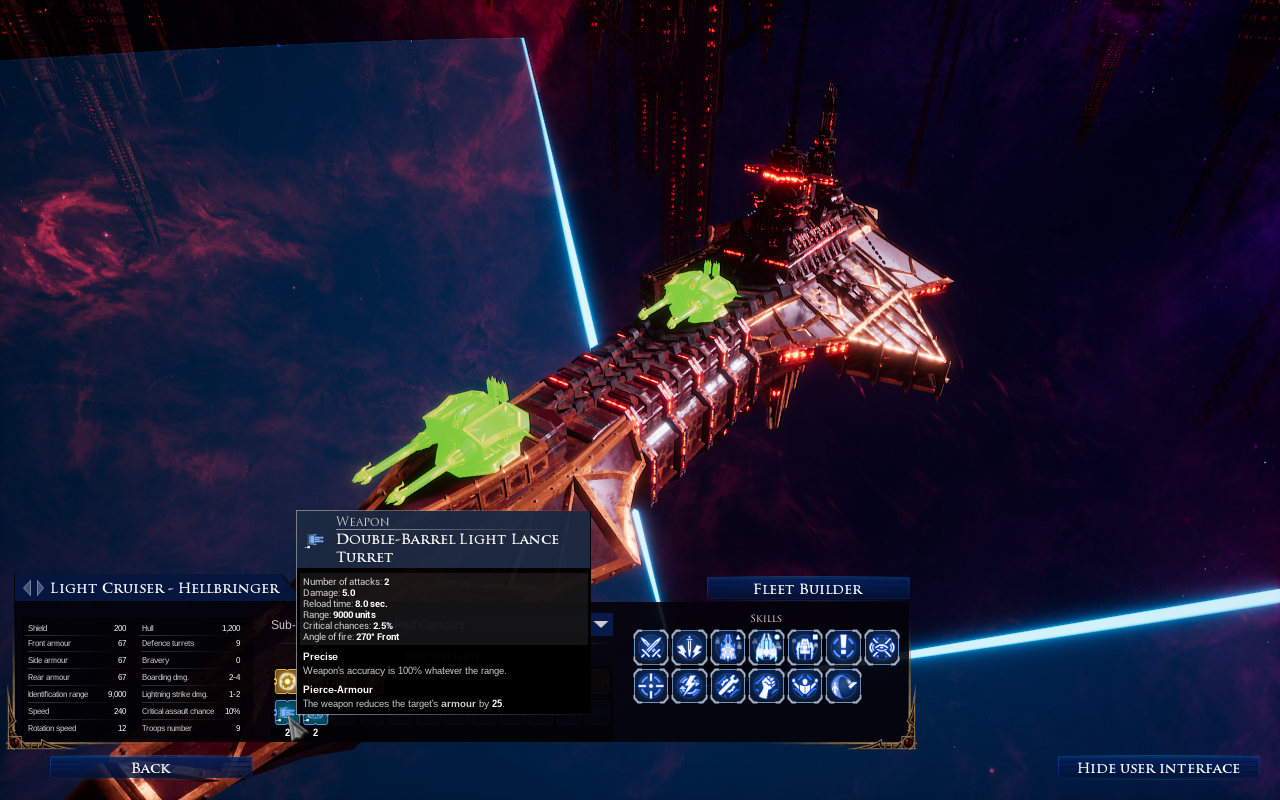The image size is (1280, 800).
Task: Select the figure with raised arms skill
Action: tap(805, 686)
